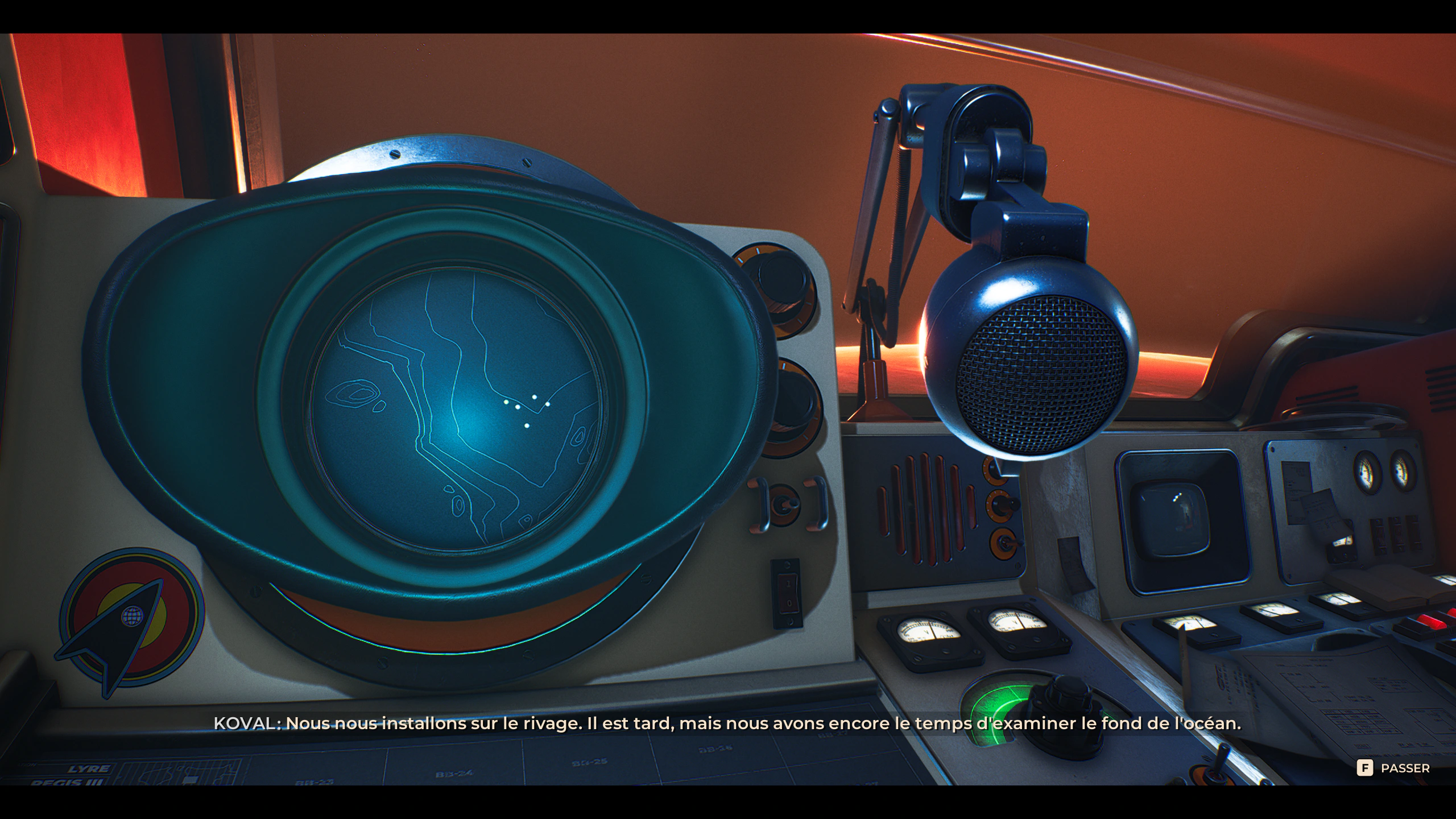Click KOVAL's subtitle text line
The image size is (1456, 819).
(728, 723)
